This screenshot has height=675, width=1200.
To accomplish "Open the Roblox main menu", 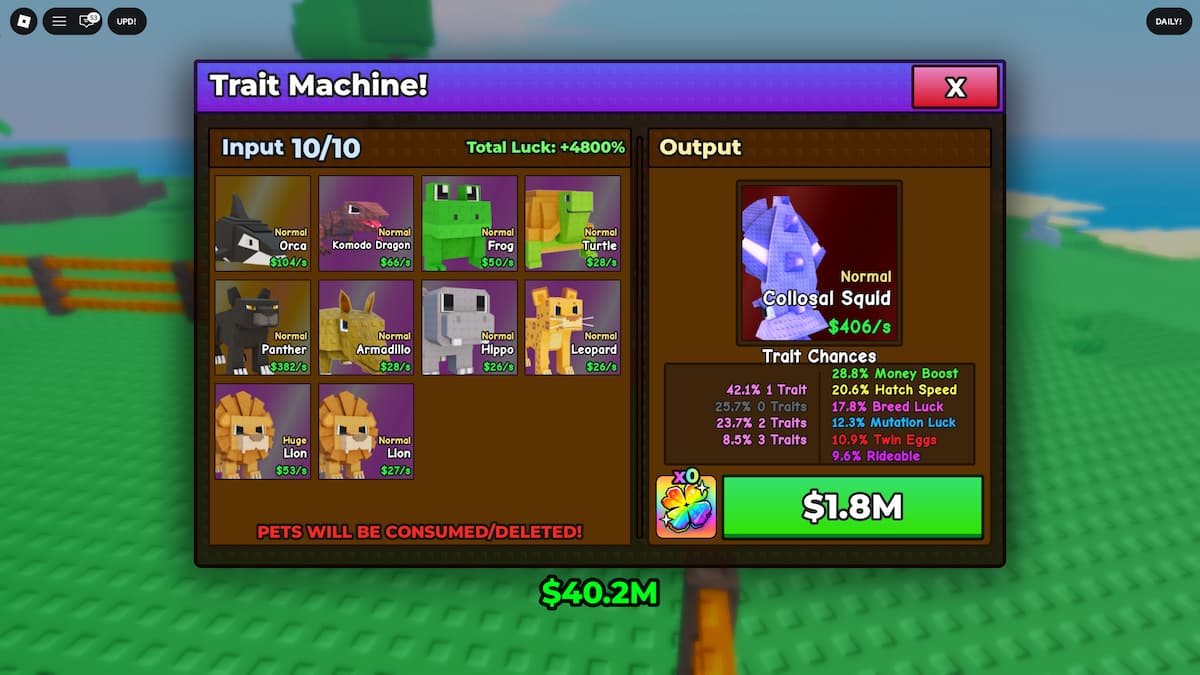I will [x=24, y=21].
